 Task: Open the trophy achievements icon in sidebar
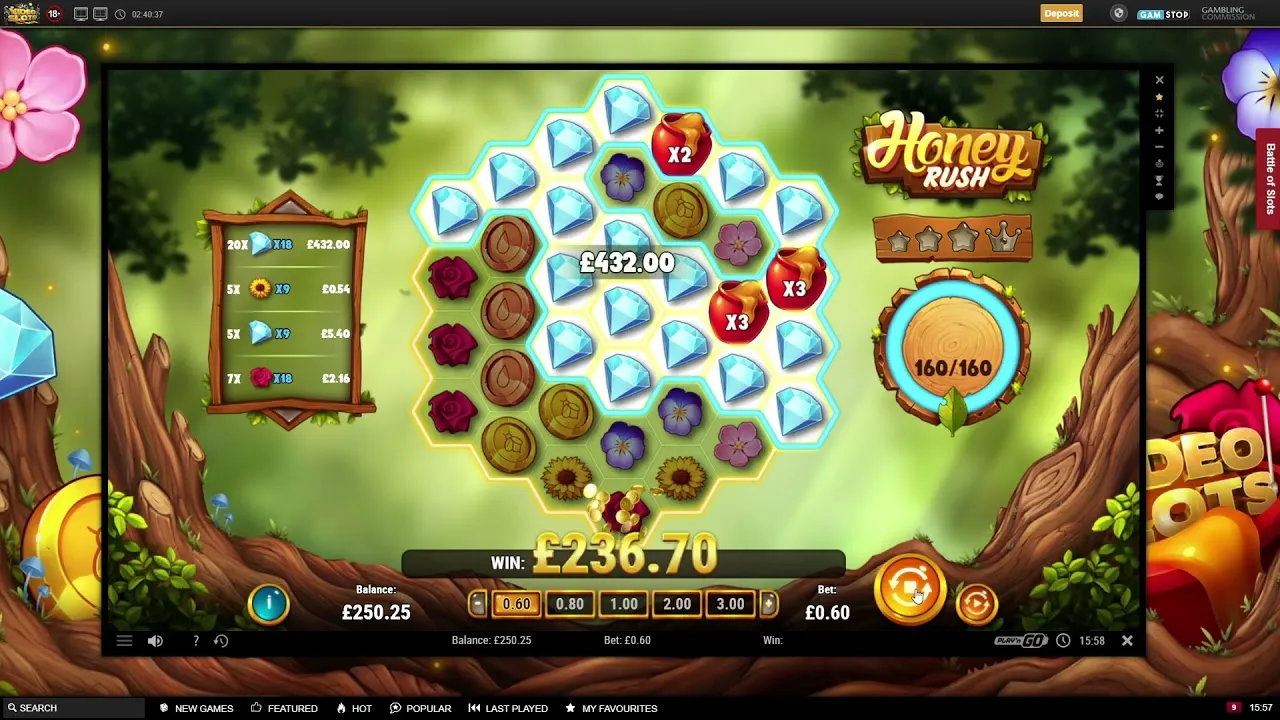point(1159,179)
